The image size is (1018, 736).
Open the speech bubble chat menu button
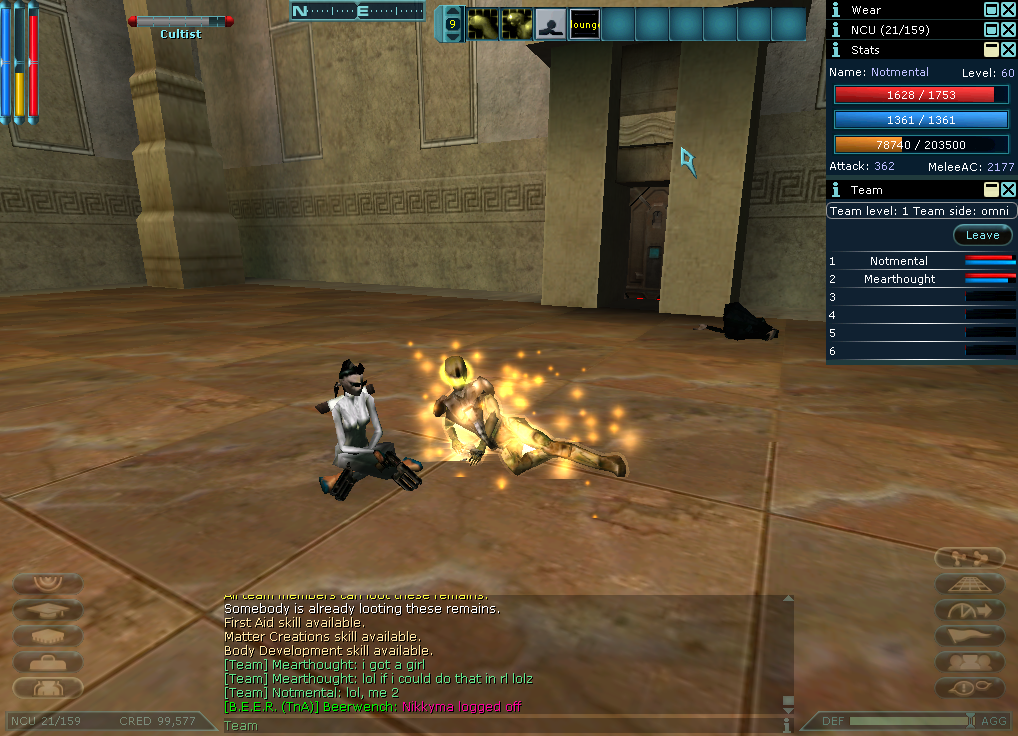point(970,688)
